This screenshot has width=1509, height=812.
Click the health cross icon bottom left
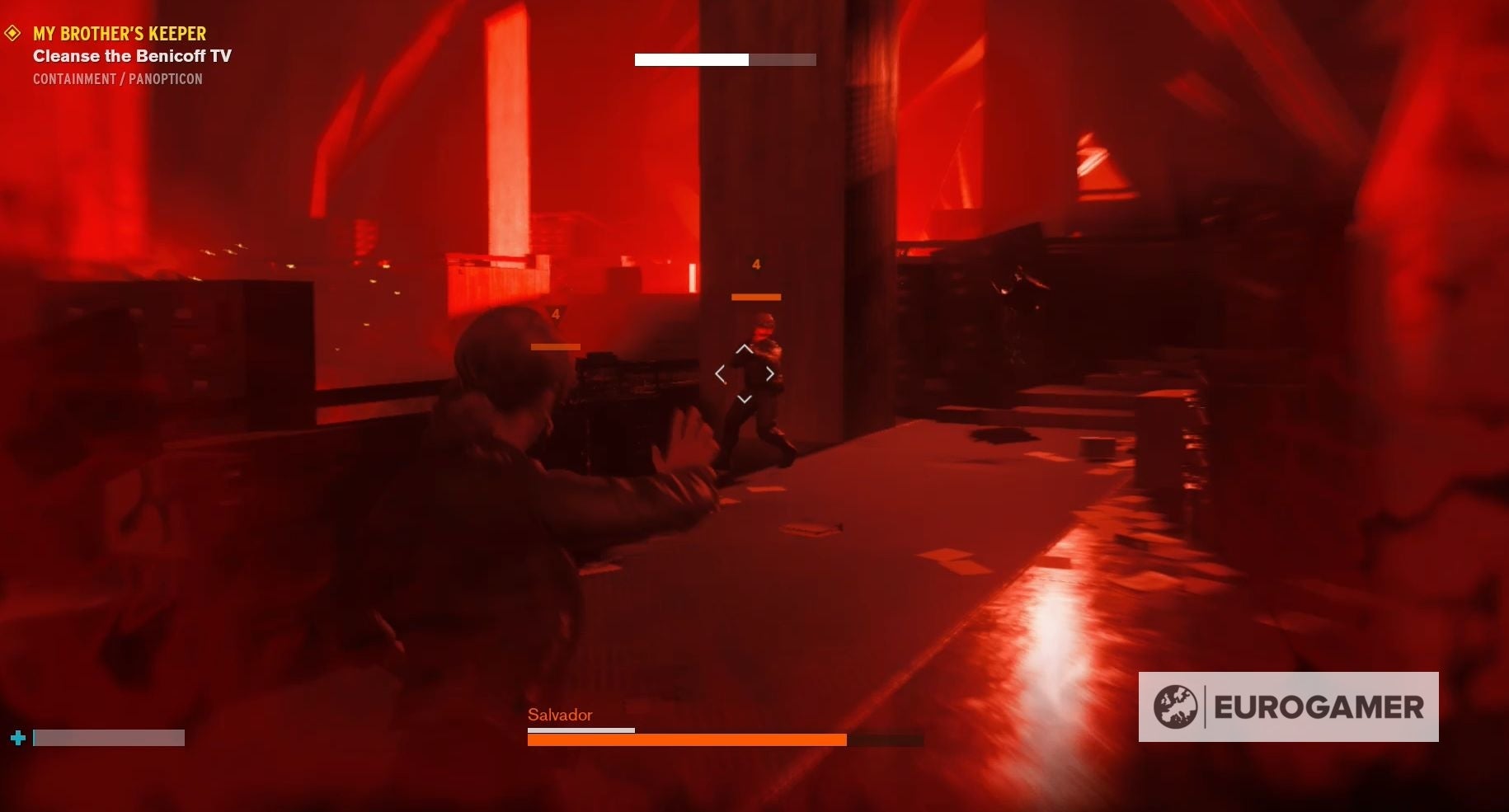coord(17,738)
